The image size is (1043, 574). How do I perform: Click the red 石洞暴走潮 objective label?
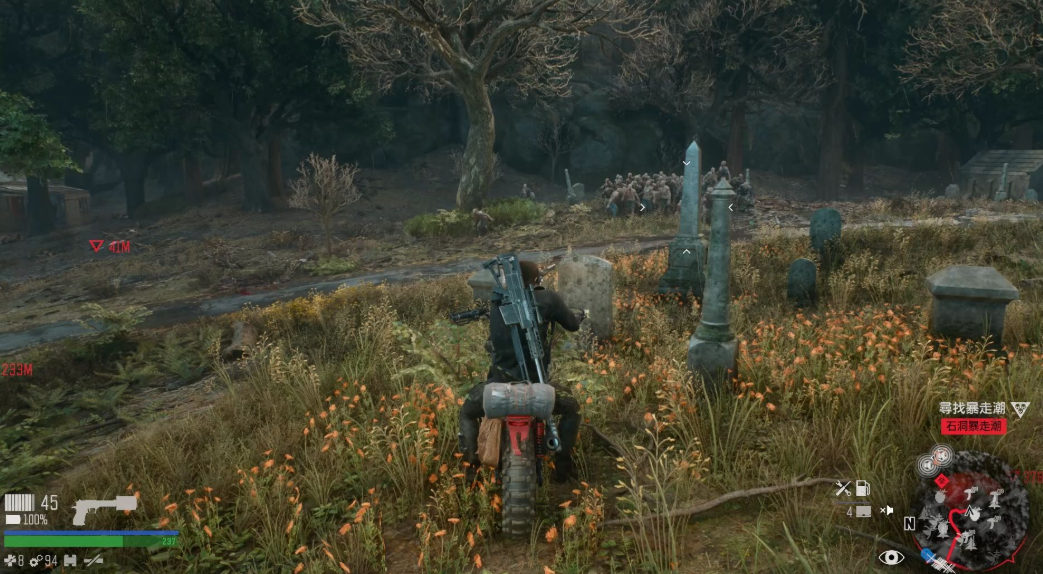(972, 426)
